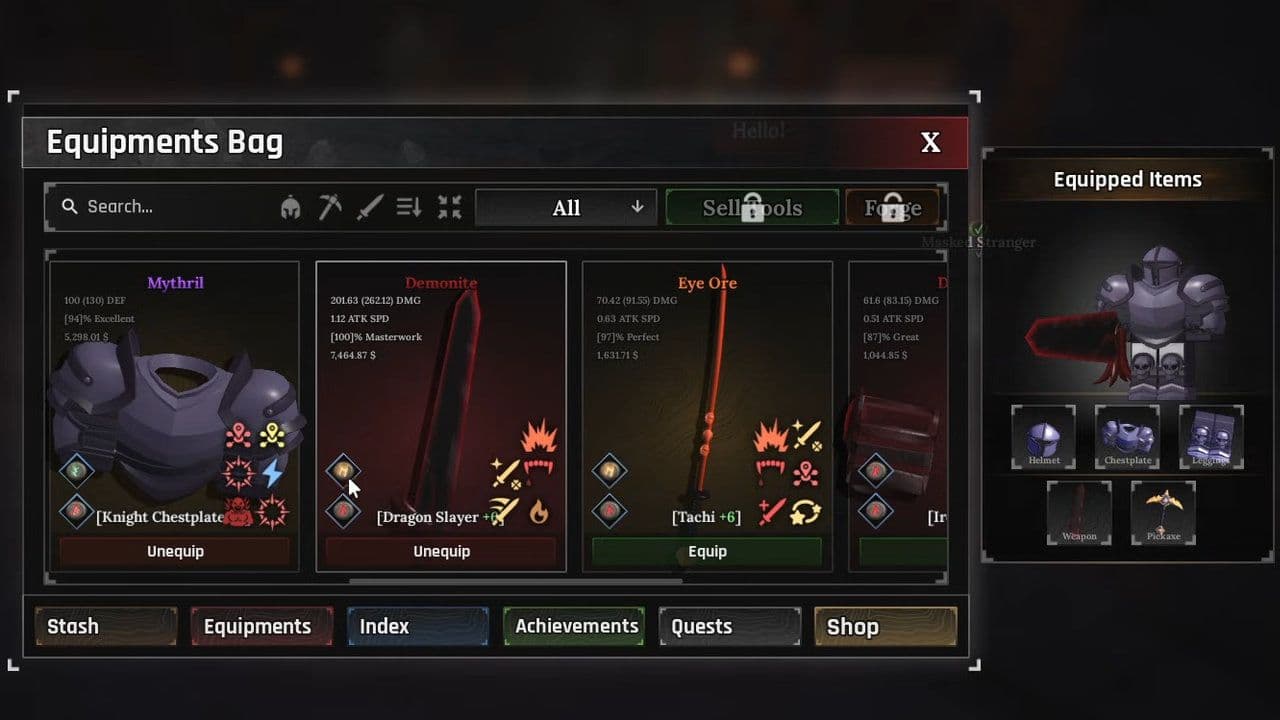The image size is (1280, 720).
Task: Select the equipped Helmet slot
Action: click(1043, 437)
